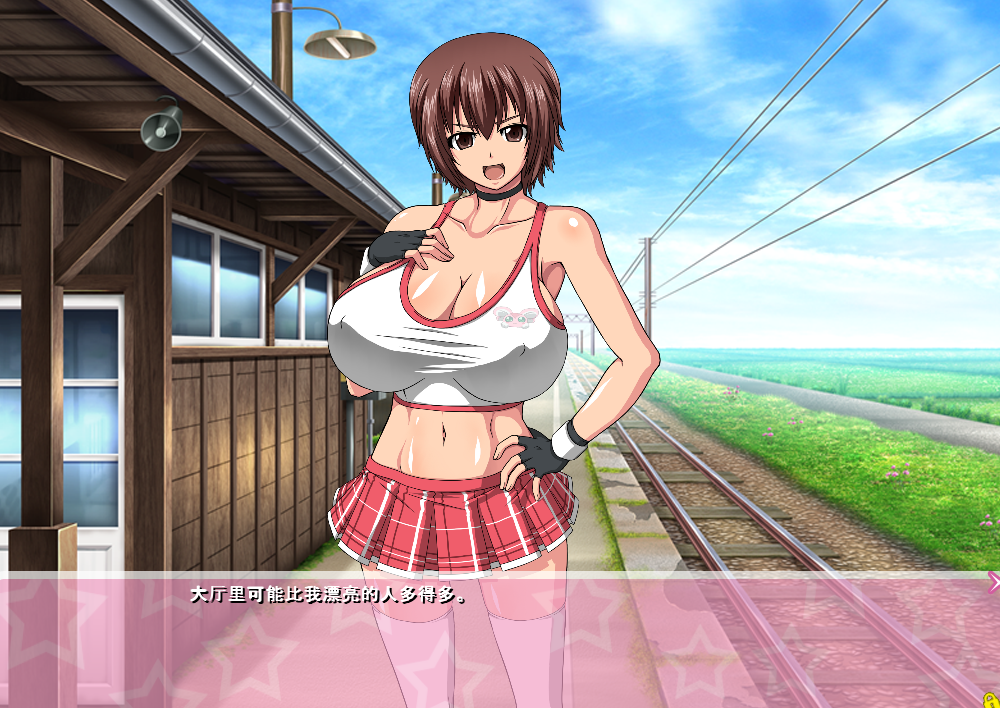1000x708 pixels.
Task: Advance the pink dialogue text box
Action: [x=500, y=640]
